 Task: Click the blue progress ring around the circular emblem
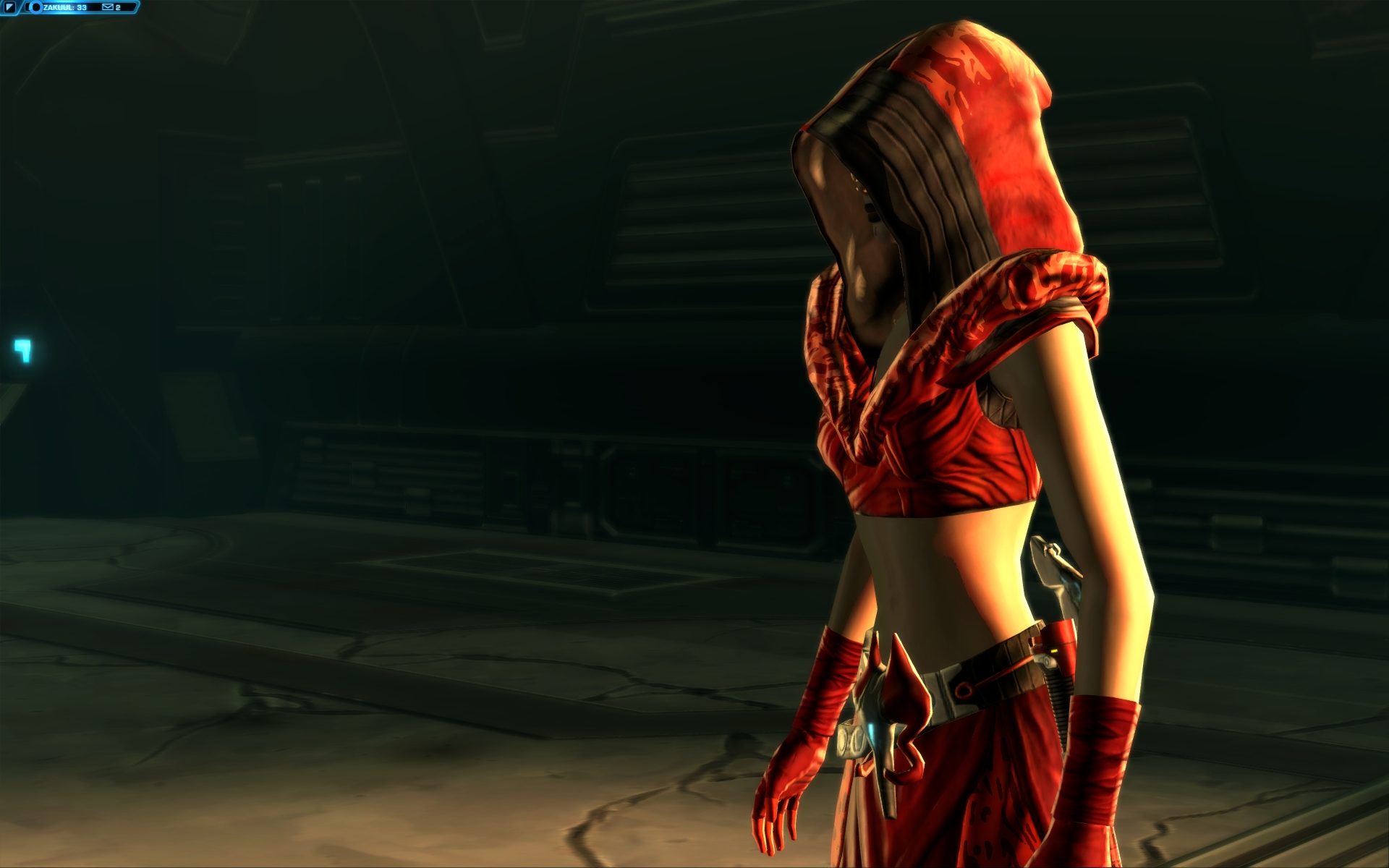(x=35, y=4)
